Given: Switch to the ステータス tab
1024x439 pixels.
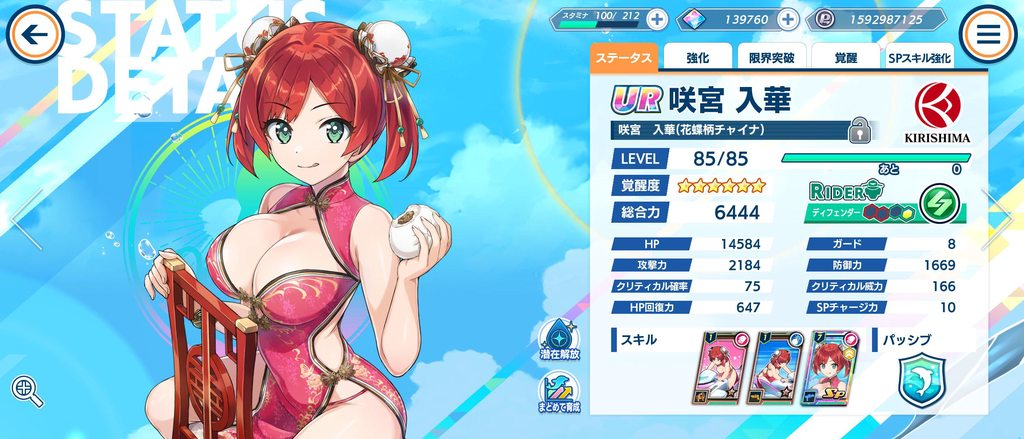Looking at the screenshot, I should pyautogui.click(x=623, y=58).
